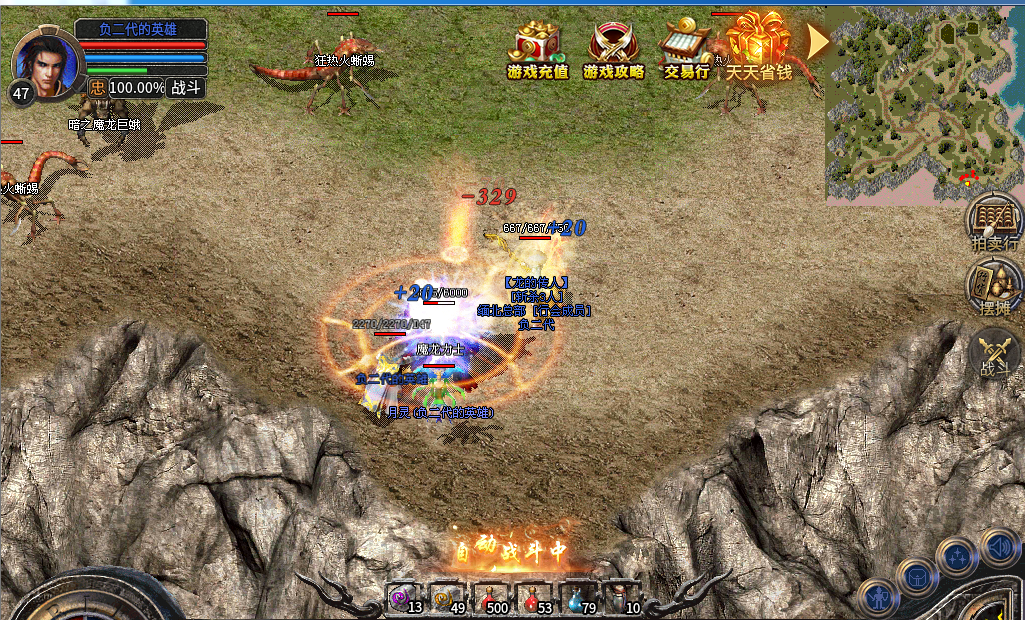Click the 战斗 button under hero bars
The width and height of the screenshot is (1025, 620).
pyautogui.click(x=186, y=88)
